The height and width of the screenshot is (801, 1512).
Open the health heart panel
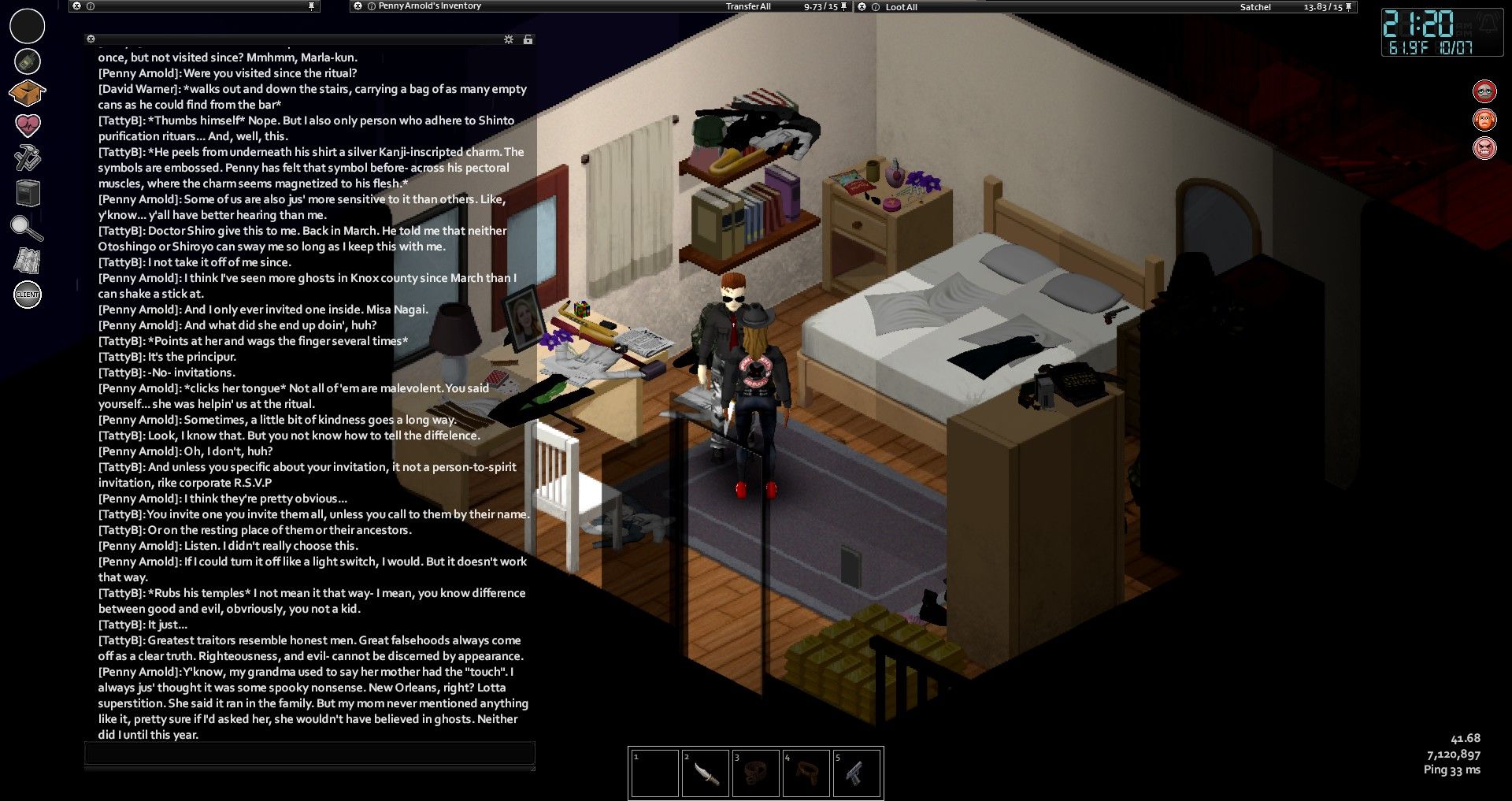coord(28,125)
